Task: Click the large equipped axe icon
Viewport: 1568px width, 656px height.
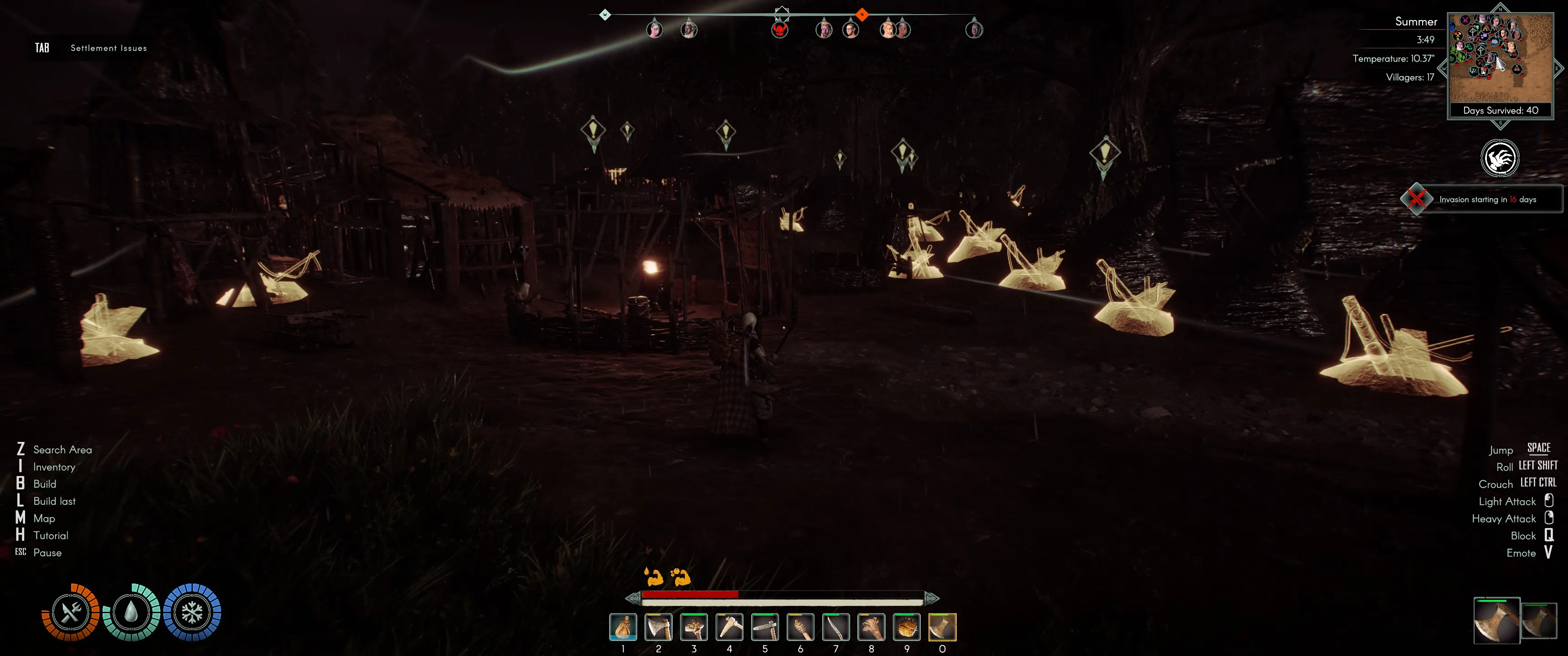Action: pos(1496,621)
